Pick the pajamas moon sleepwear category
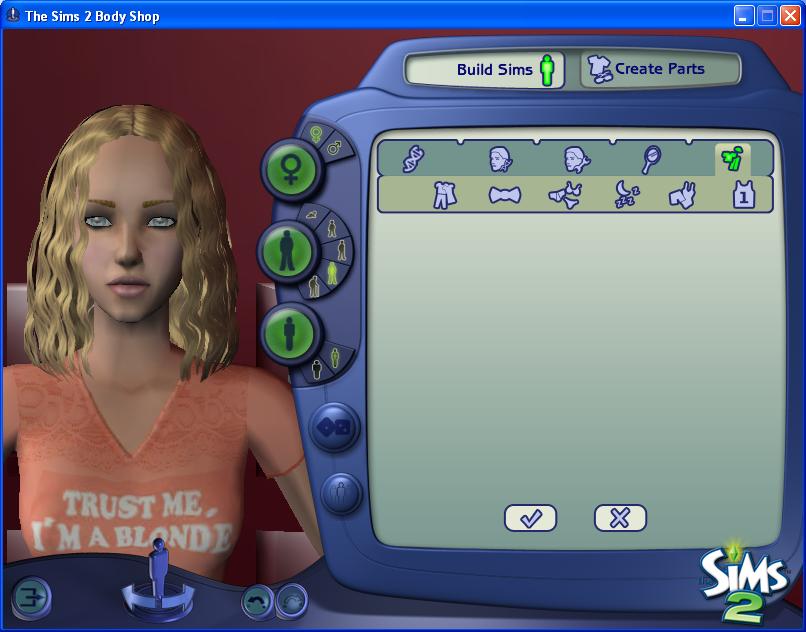The image size is (806, 632). 627,195
